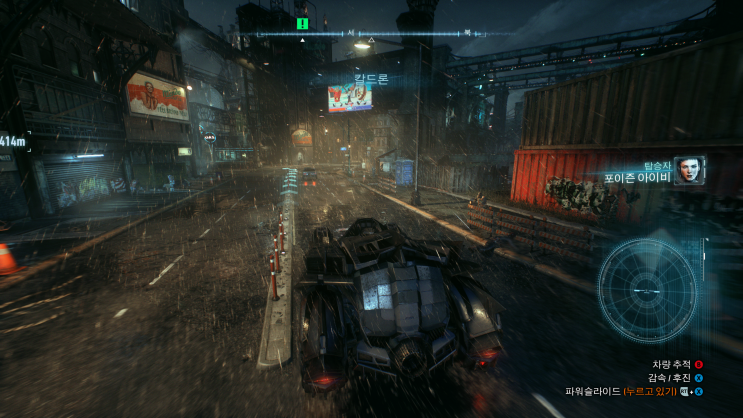Image resolution: width=743 pixels, height=418 pixels.
Task: Select the Poison Ivy passenger portrait
Action: tap(688, 170)
